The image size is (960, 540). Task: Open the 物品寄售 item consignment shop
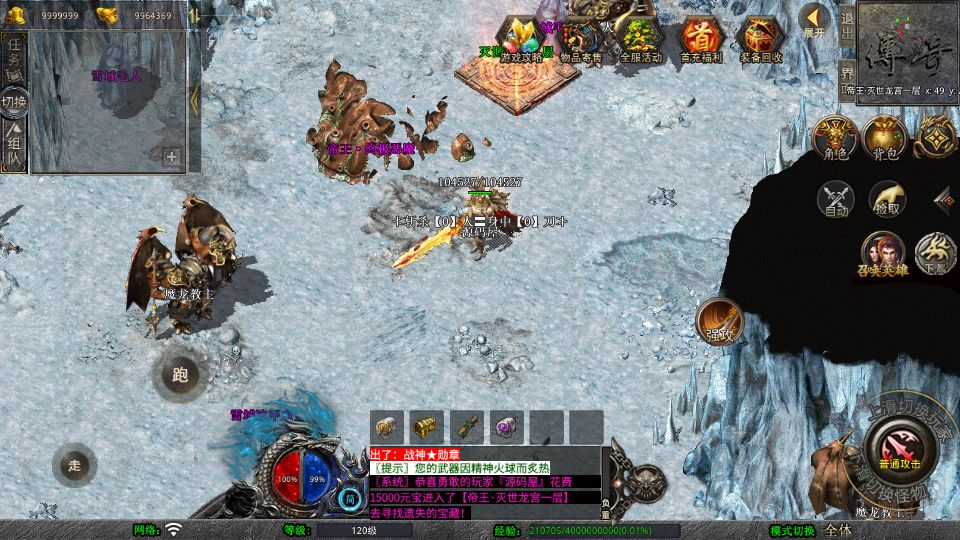(581, 40)
